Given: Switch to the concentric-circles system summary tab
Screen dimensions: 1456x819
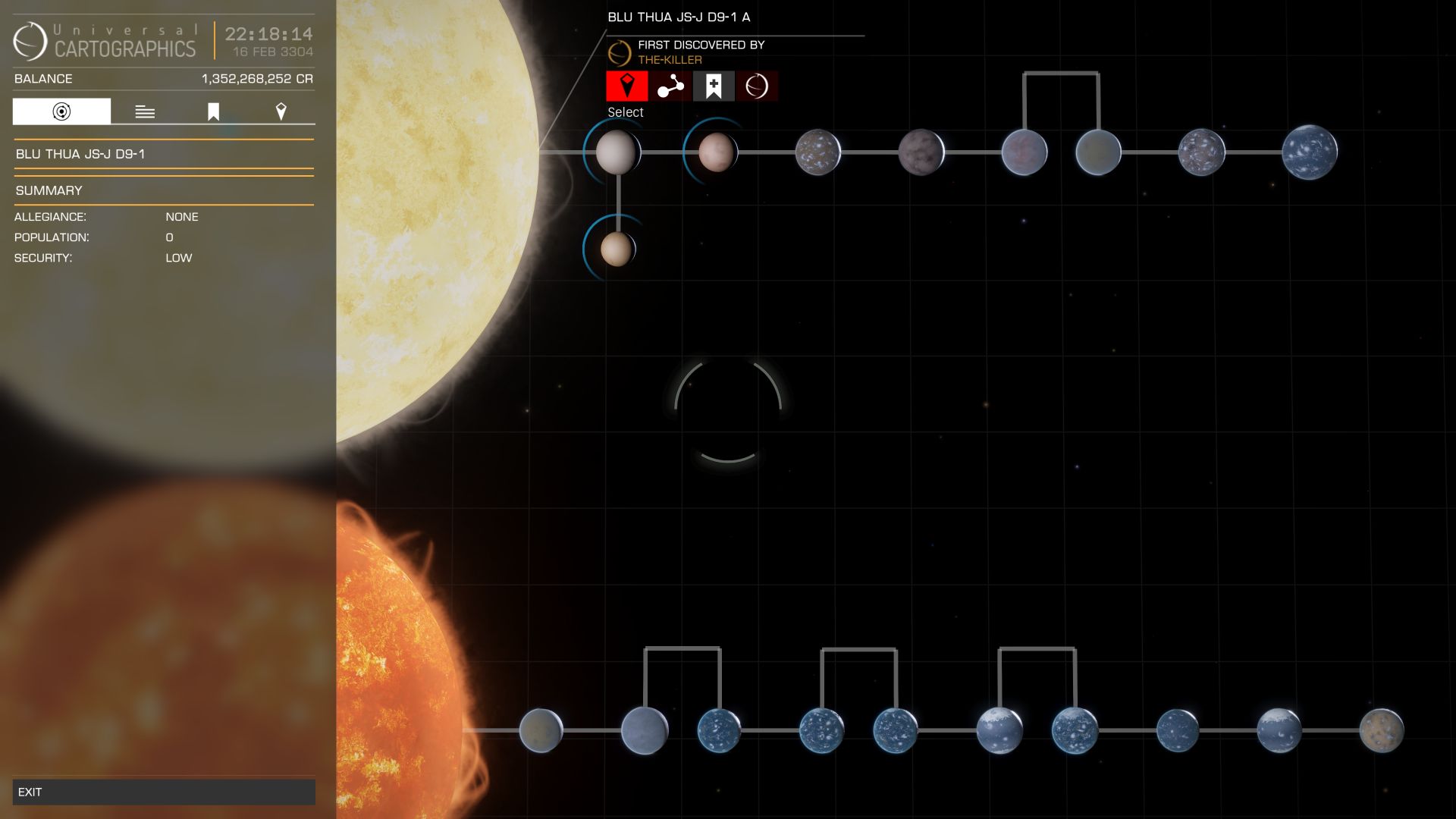Looking at the screenshot, I should coord(61,111).
